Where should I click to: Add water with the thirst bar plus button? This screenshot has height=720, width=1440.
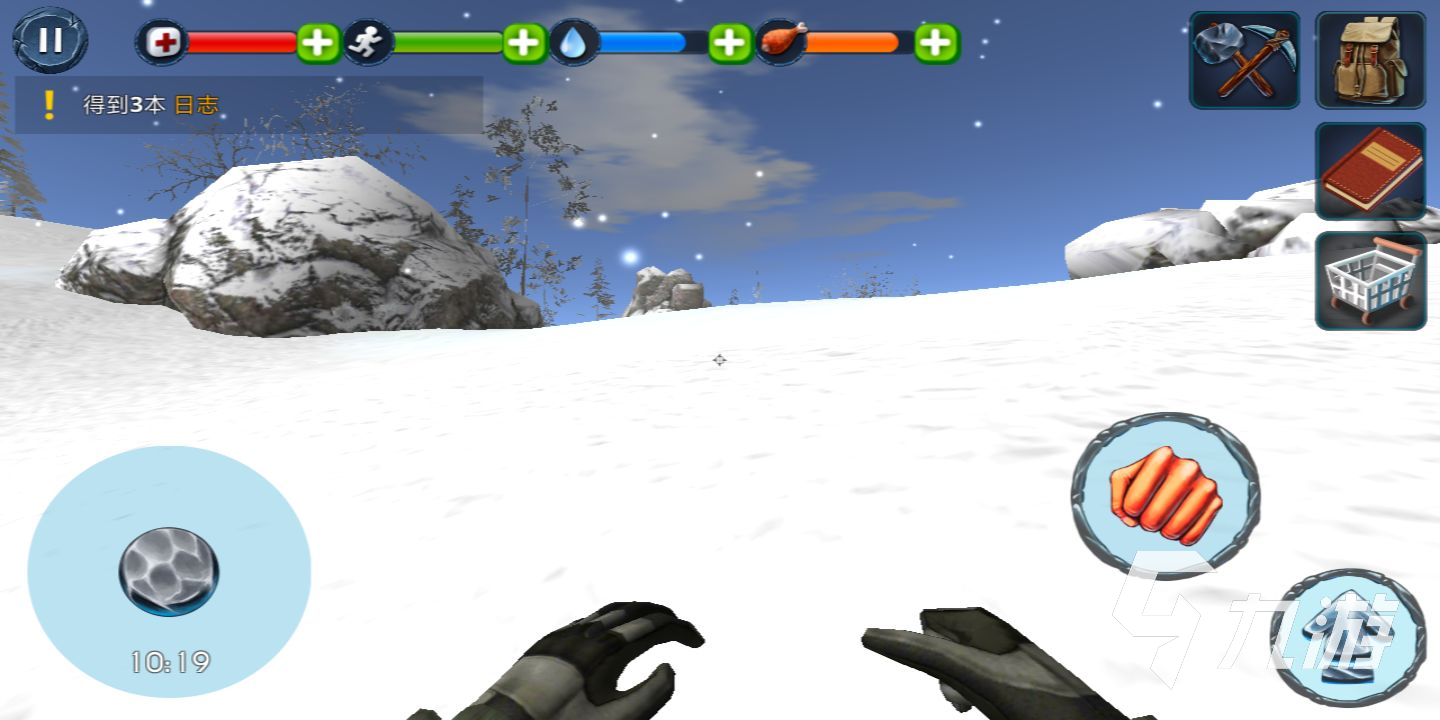(731, 43)
